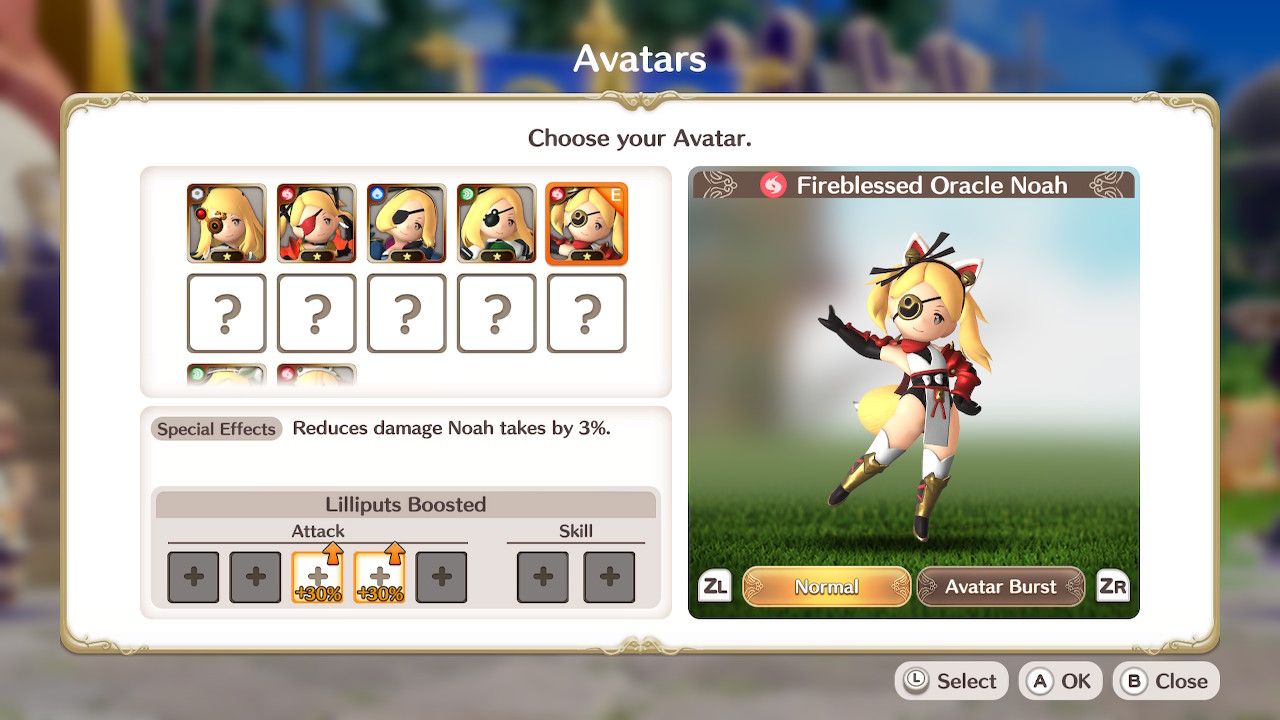Choose the equipped Fireblessed Oracle Noah avatar
The height and width of the screenshot is (720, 1280).
[587, 223]
